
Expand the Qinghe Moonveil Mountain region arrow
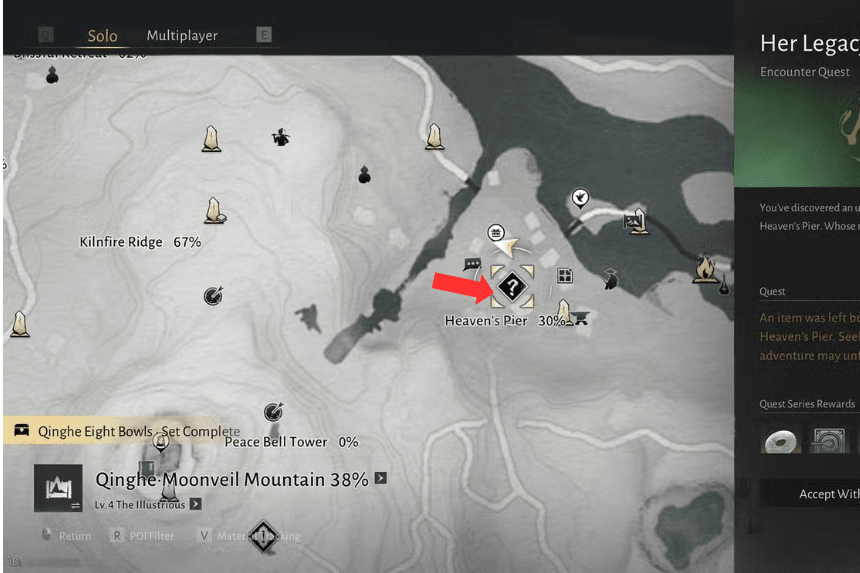pos(380,479)
